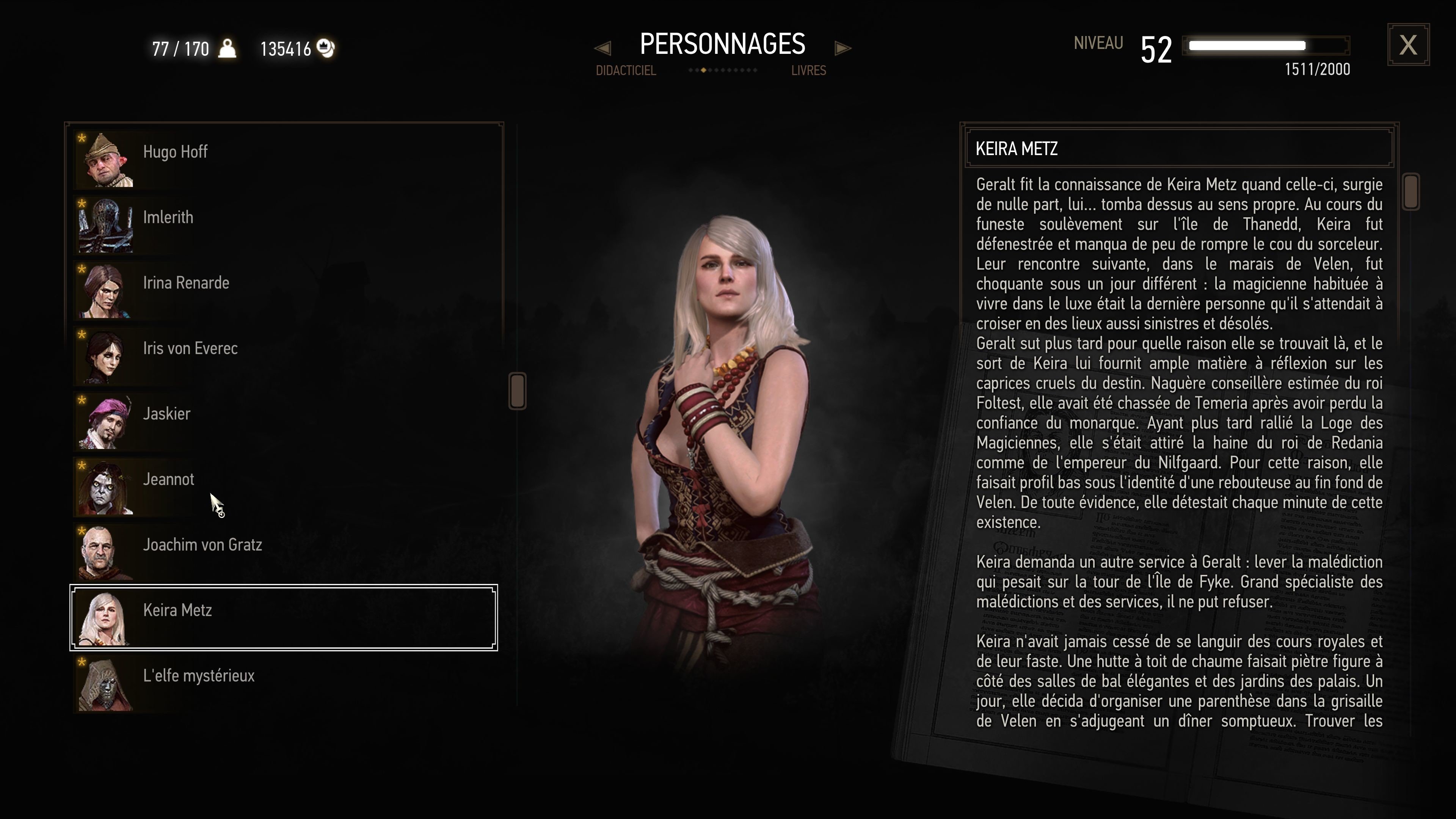
Task: Switch to the DIDACTICIEL tab
Action: tap(626, 70)
